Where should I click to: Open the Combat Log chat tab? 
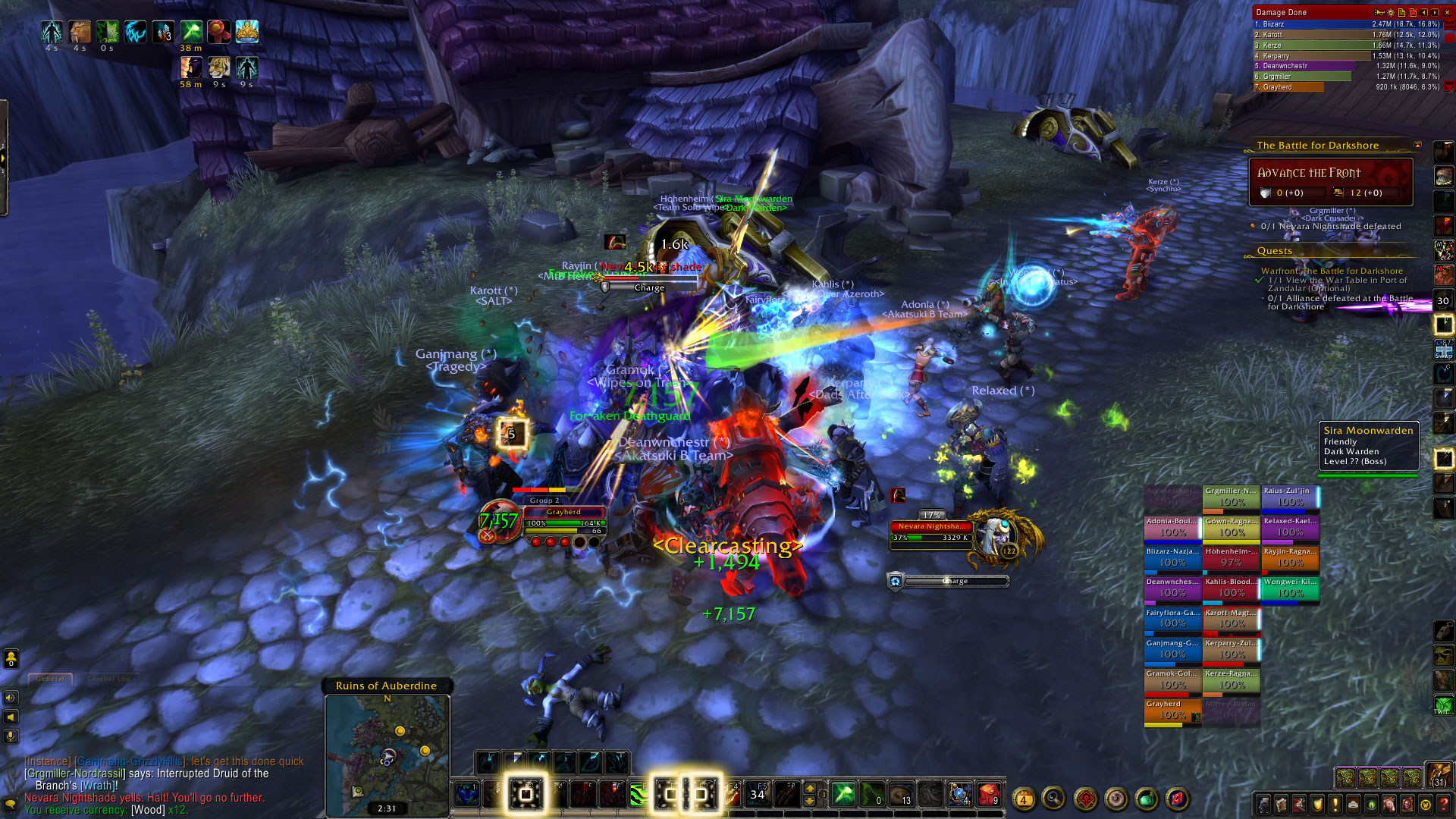[108, 679]
